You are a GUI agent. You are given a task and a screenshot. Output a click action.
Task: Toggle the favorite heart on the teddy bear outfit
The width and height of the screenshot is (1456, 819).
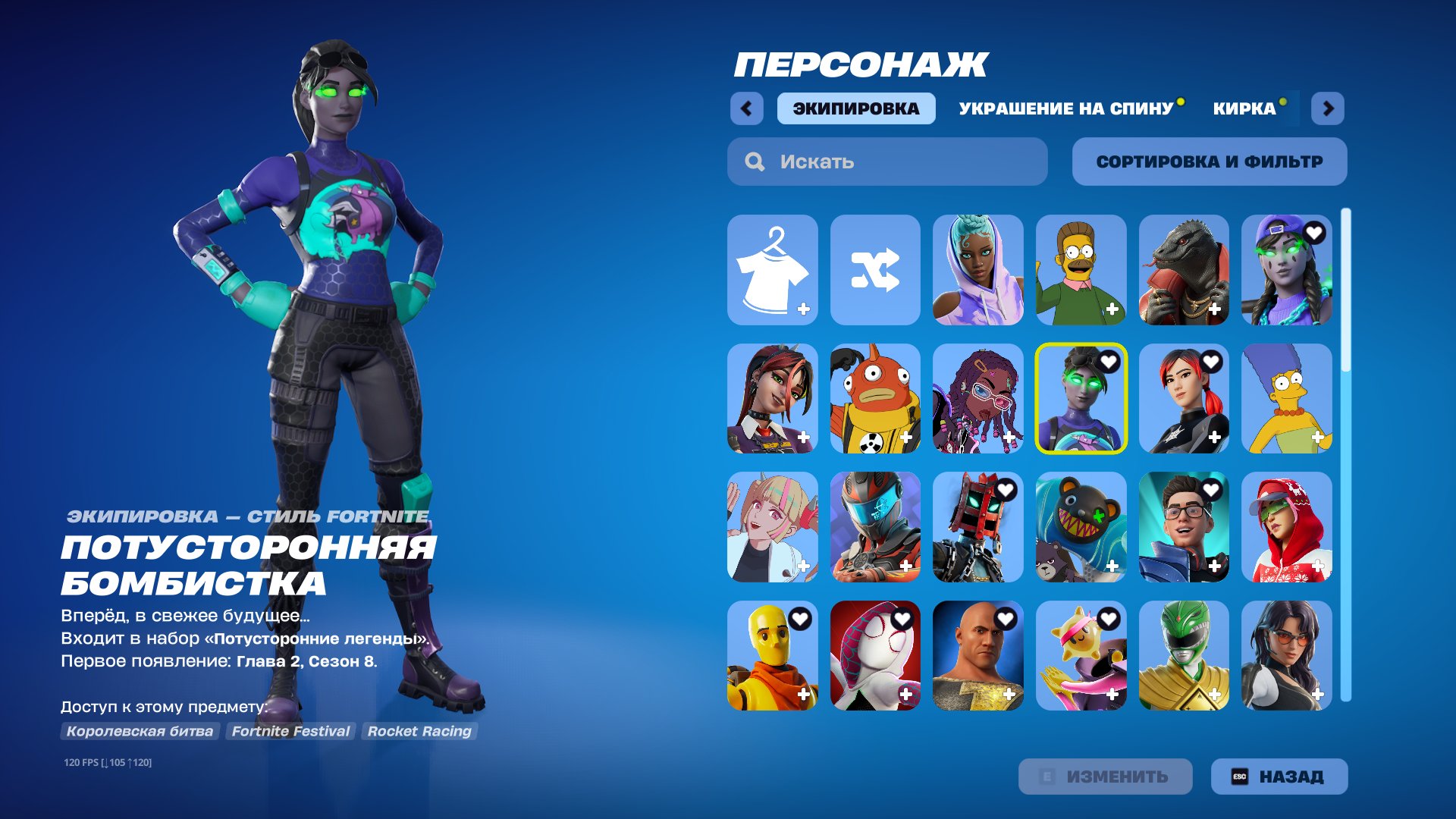click(1108, 491)
